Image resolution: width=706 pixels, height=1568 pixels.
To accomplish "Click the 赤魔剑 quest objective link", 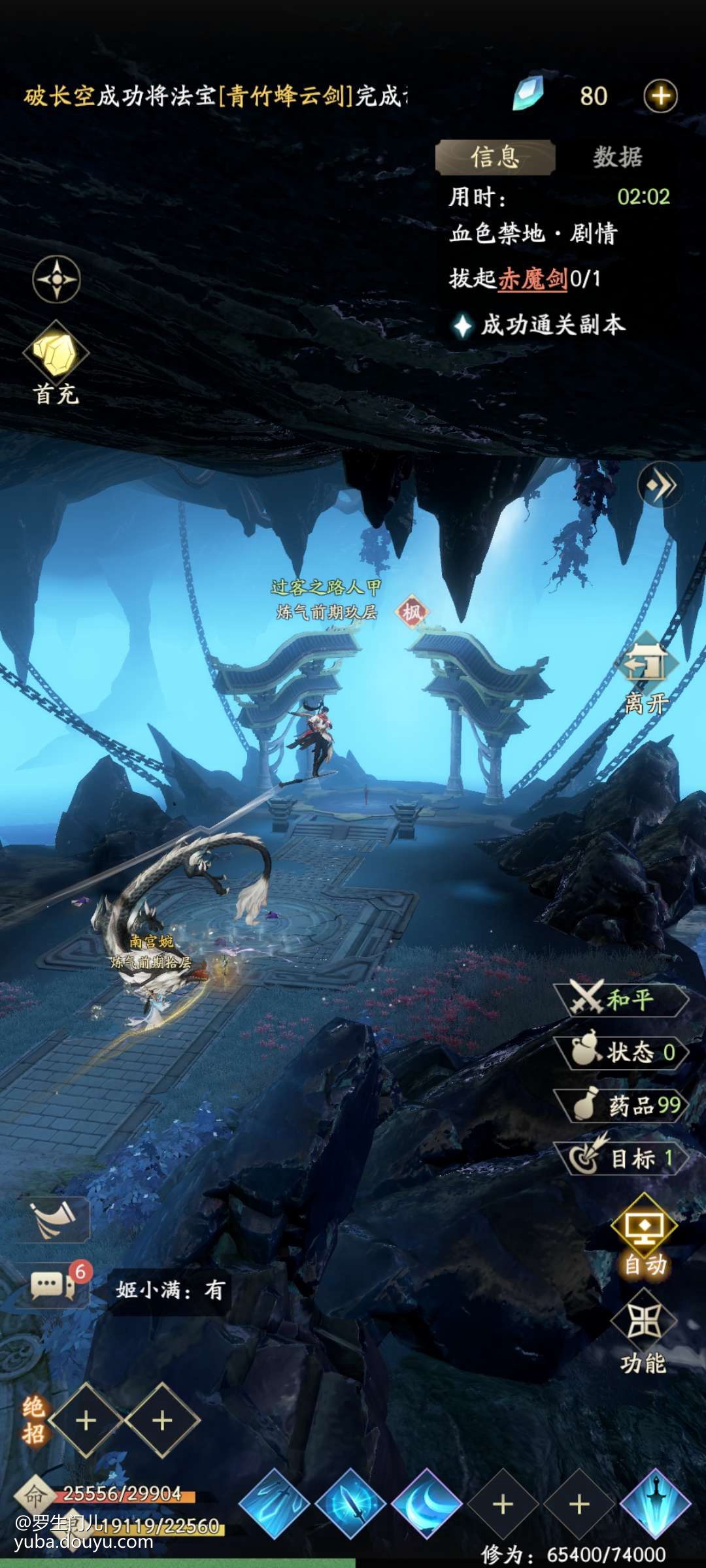I will pos(533,279).
